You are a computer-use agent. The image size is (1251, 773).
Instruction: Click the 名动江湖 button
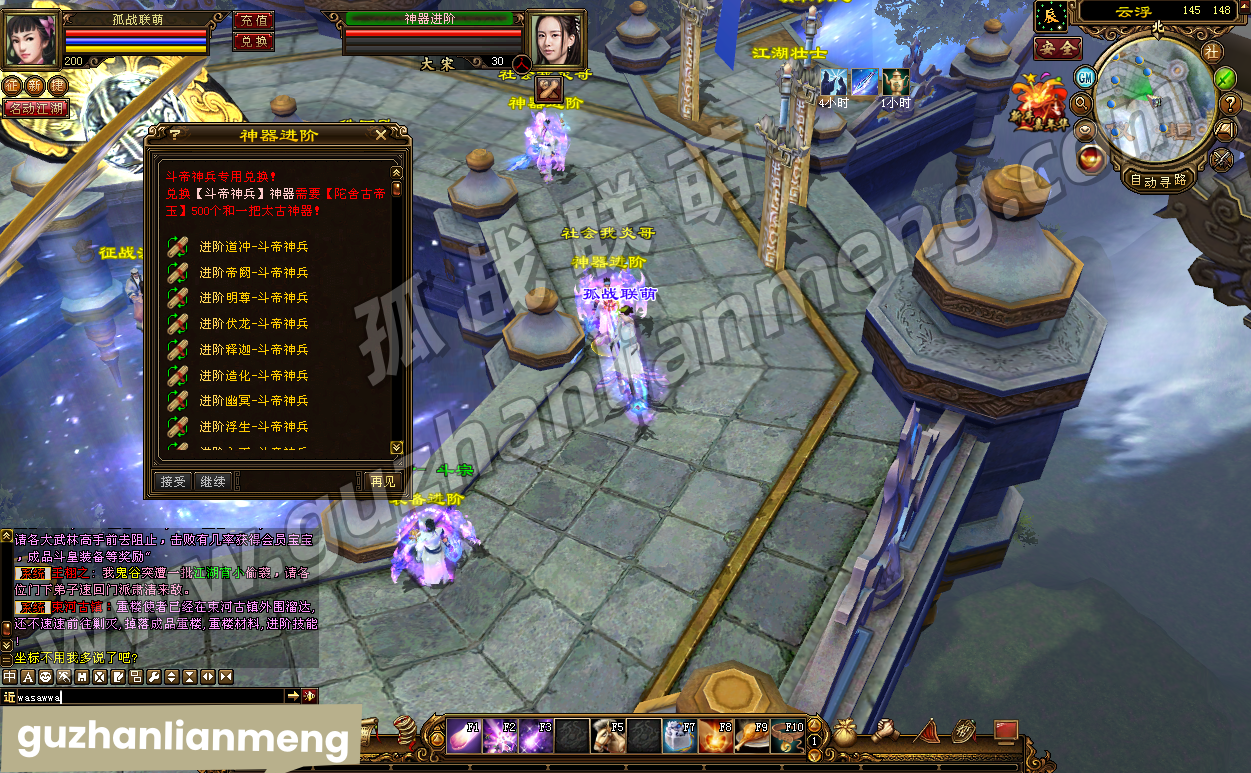tap(37, 108)
